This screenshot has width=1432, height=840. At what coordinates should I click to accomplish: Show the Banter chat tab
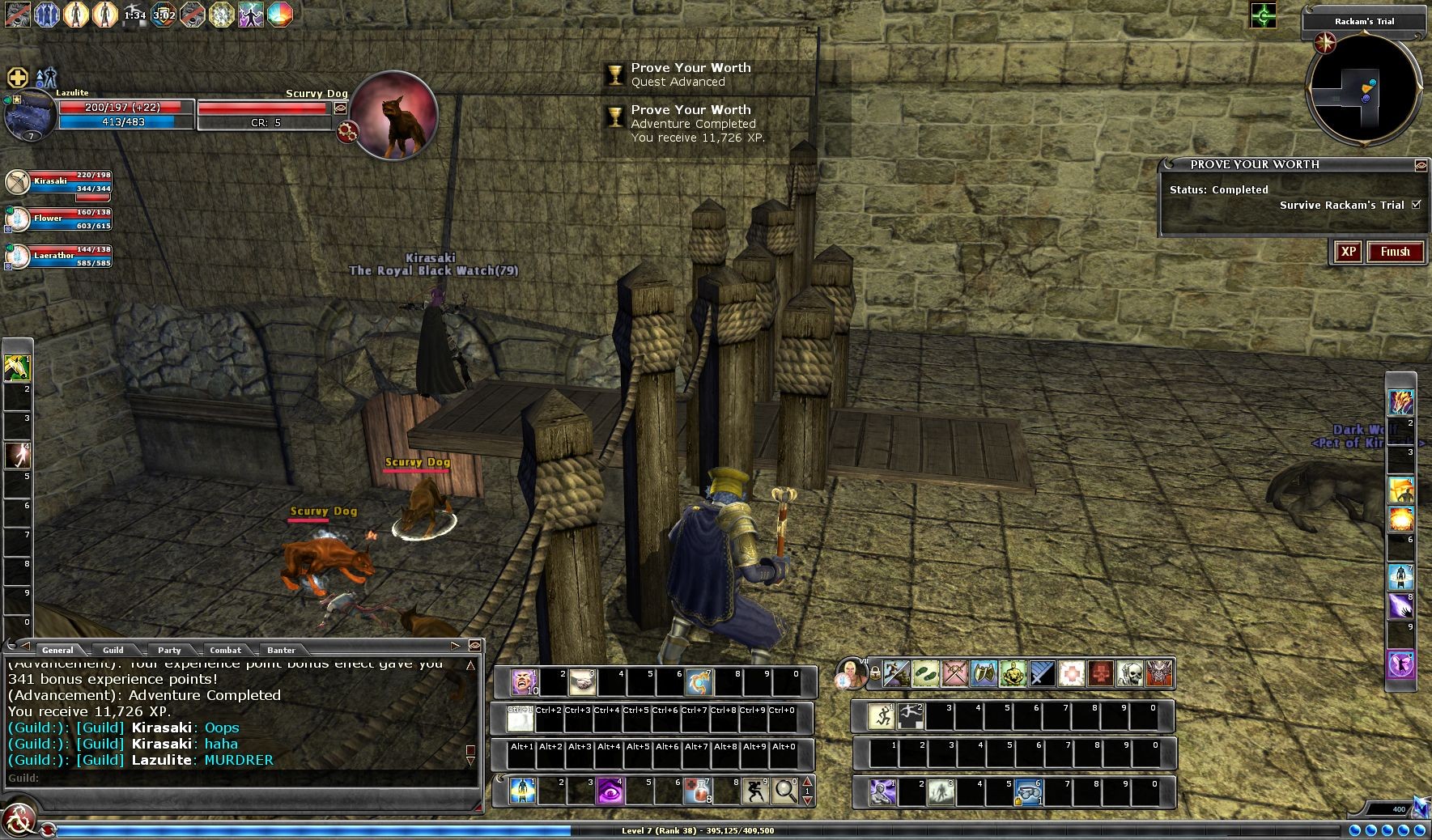tap(281, 650)
